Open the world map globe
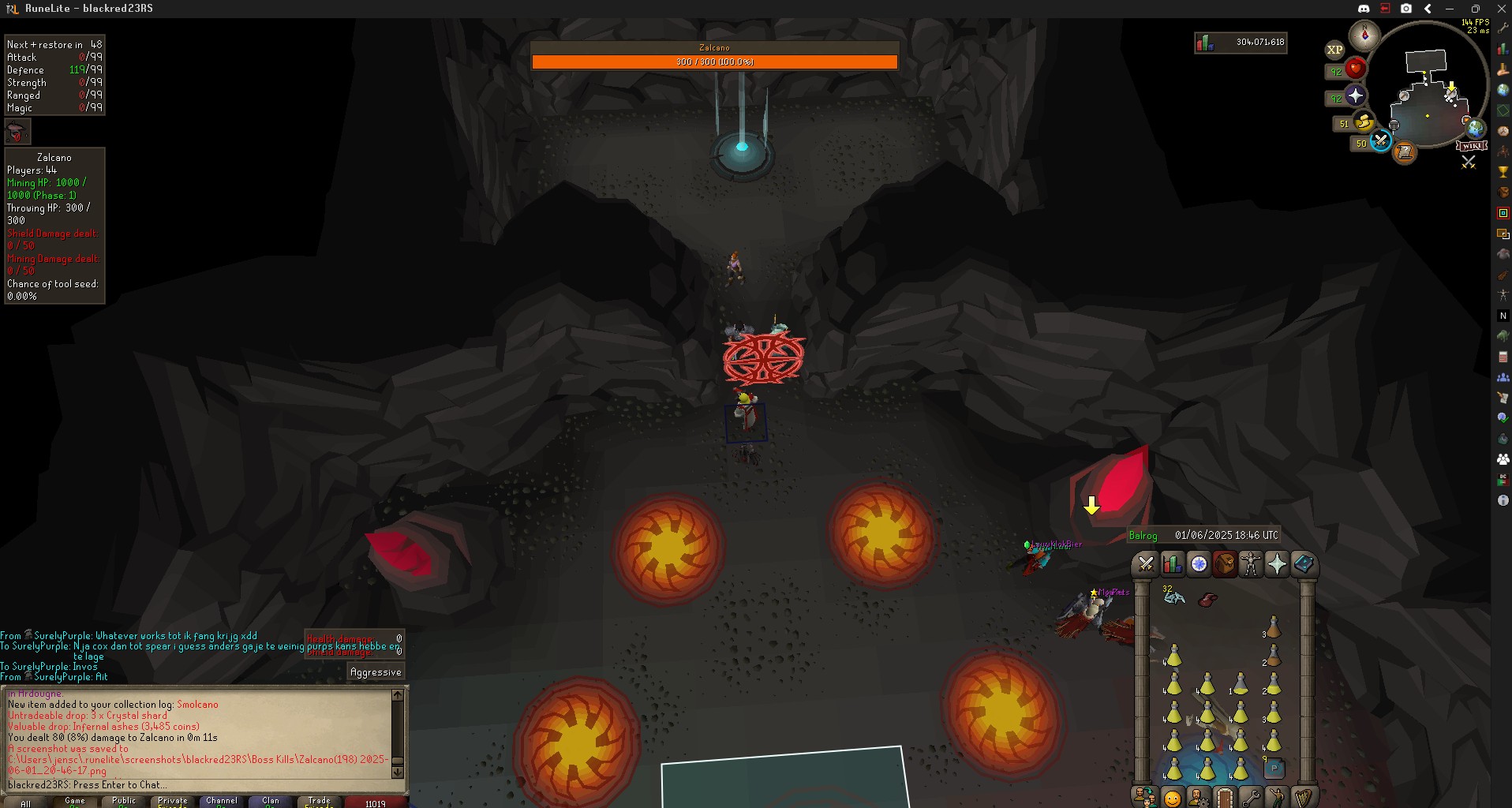The image size is (1512, 808). pyautogui.click(x=1474, y=126)
